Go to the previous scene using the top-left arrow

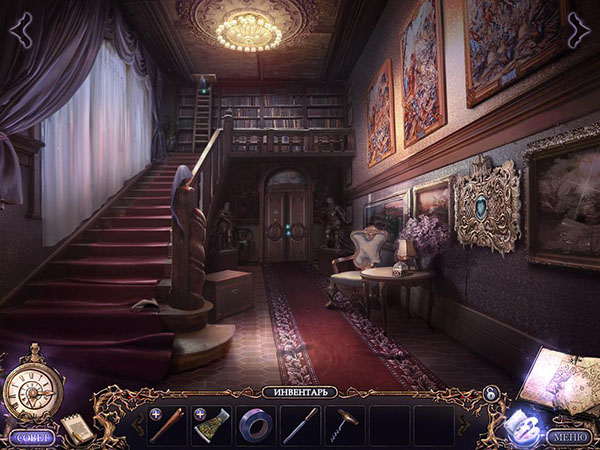(21, 28)
